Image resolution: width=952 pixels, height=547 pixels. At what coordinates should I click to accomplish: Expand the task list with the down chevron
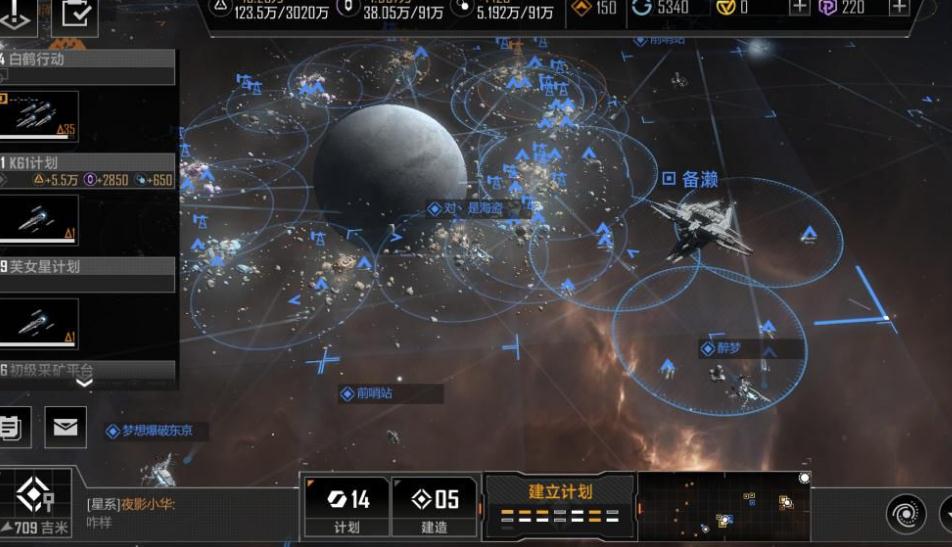pos(85,382)
